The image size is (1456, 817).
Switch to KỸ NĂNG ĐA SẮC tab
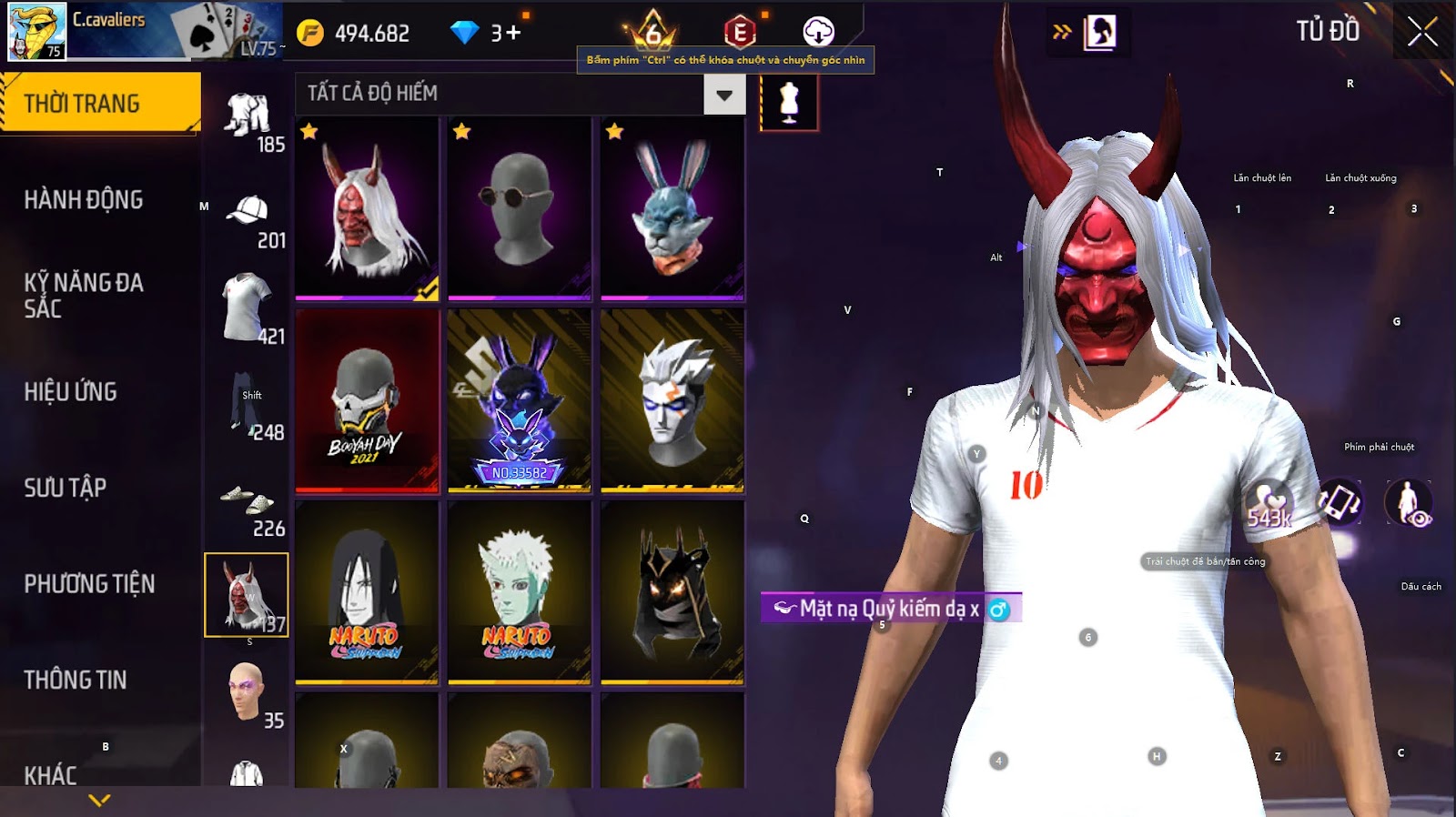84,295
